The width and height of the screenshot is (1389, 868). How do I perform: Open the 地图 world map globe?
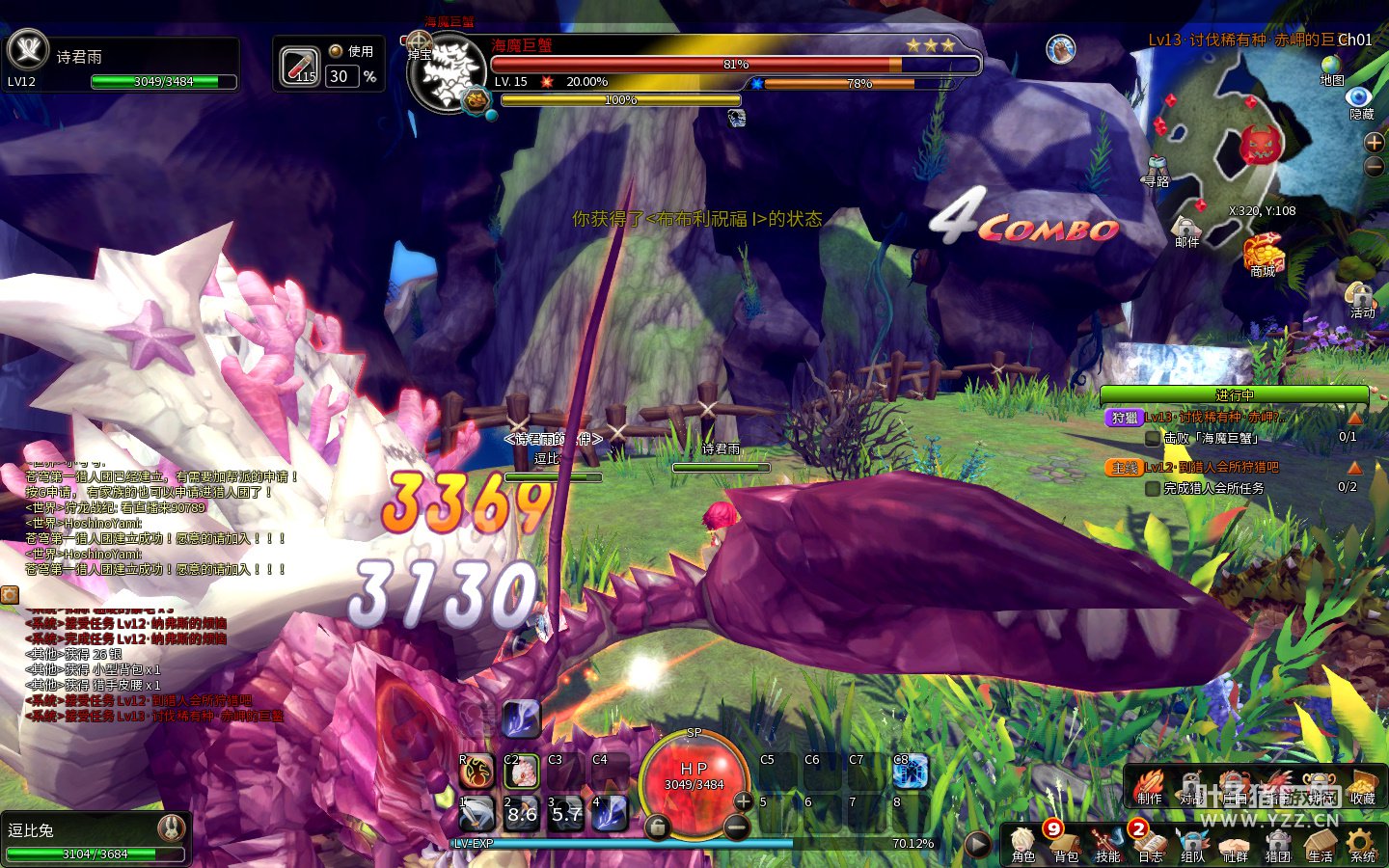coord(1332,68)
